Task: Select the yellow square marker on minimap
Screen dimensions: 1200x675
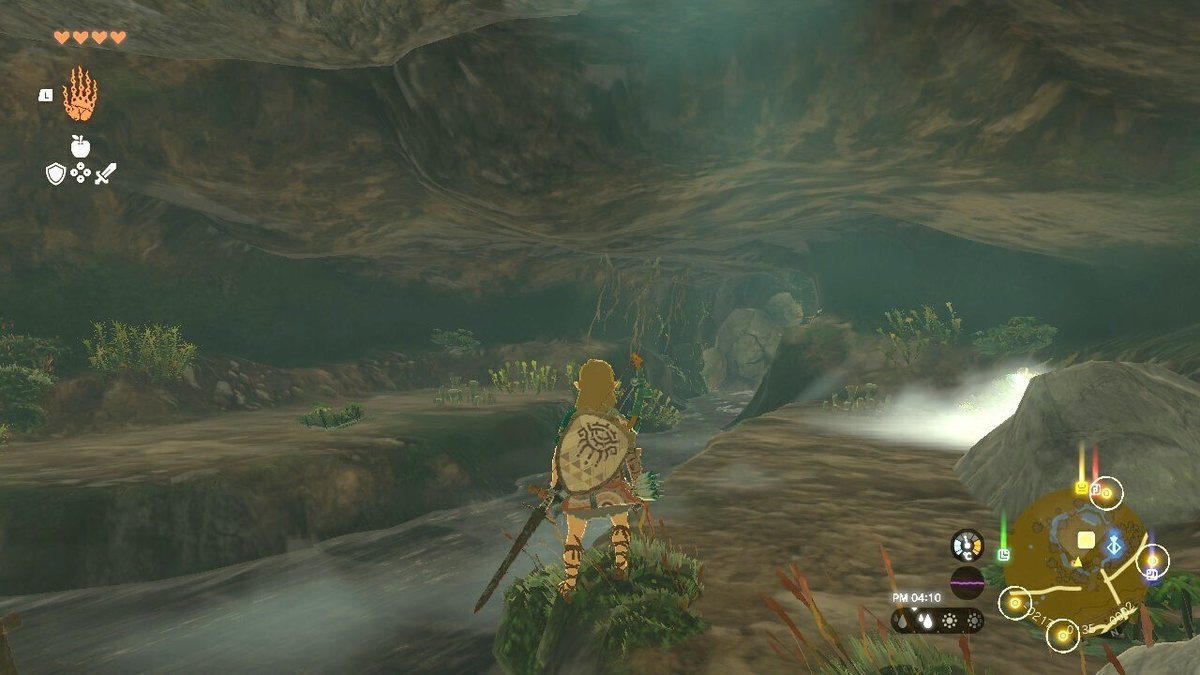Action: click(1085, 540)
